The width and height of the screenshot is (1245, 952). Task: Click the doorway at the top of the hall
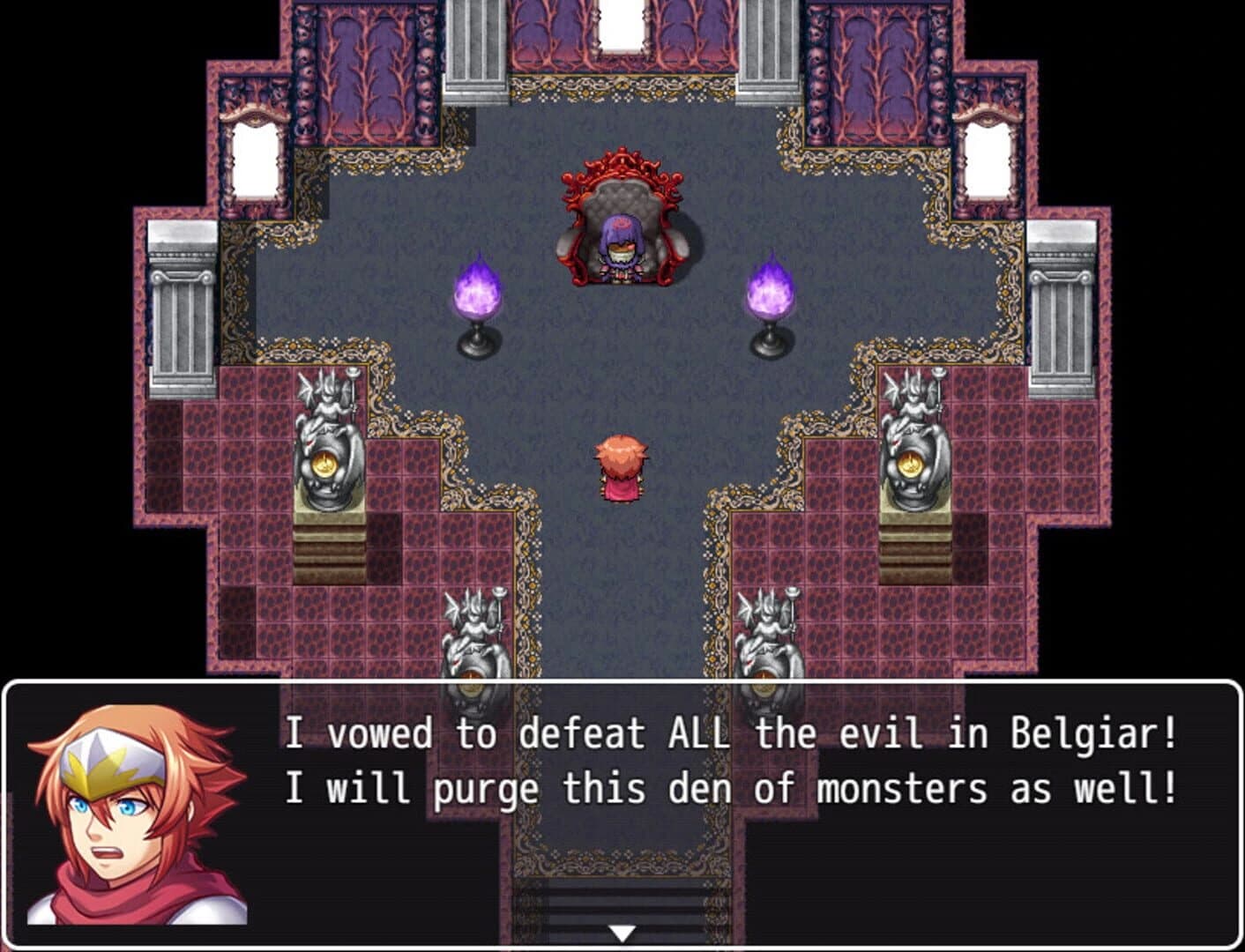point(620,26)
